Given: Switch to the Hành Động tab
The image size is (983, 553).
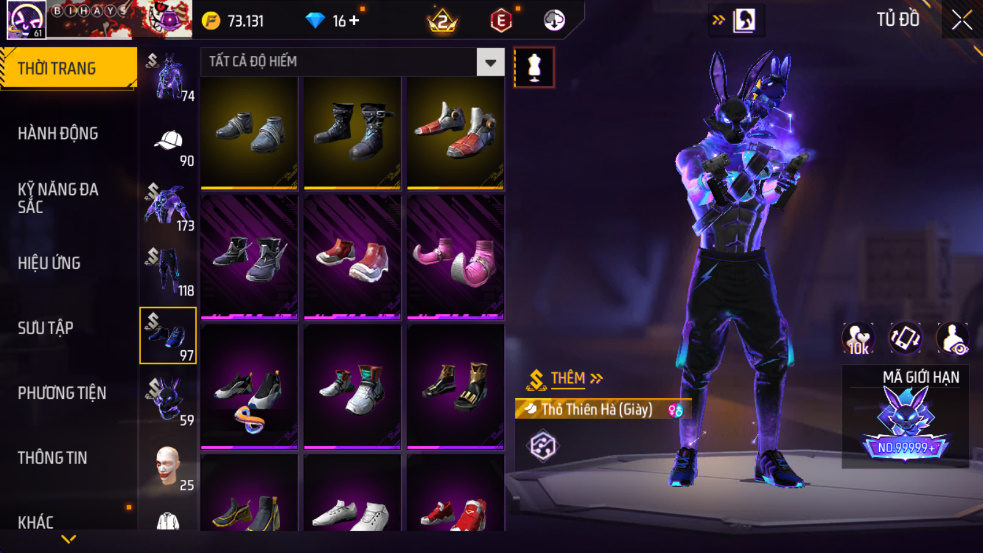Looking at the screenshot, I should (58, 134).
